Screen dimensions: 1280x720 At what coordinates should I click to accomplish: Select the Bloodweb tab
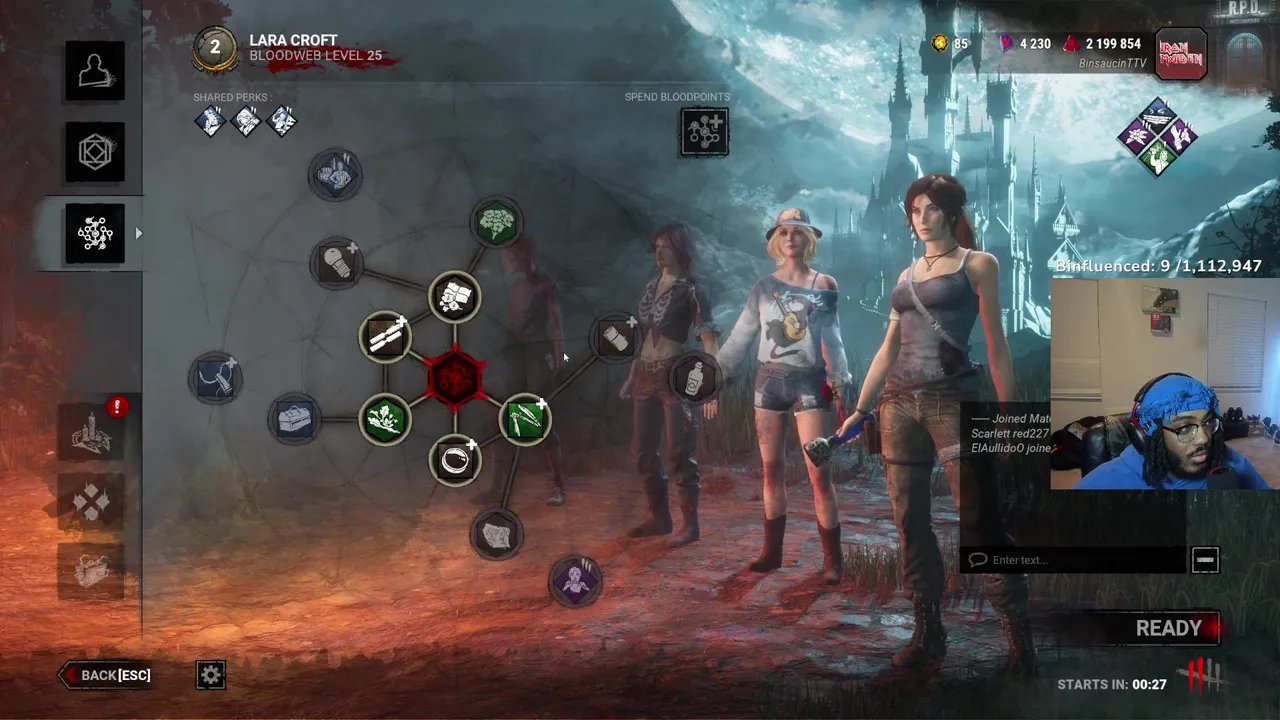click(x=95, y=233)
